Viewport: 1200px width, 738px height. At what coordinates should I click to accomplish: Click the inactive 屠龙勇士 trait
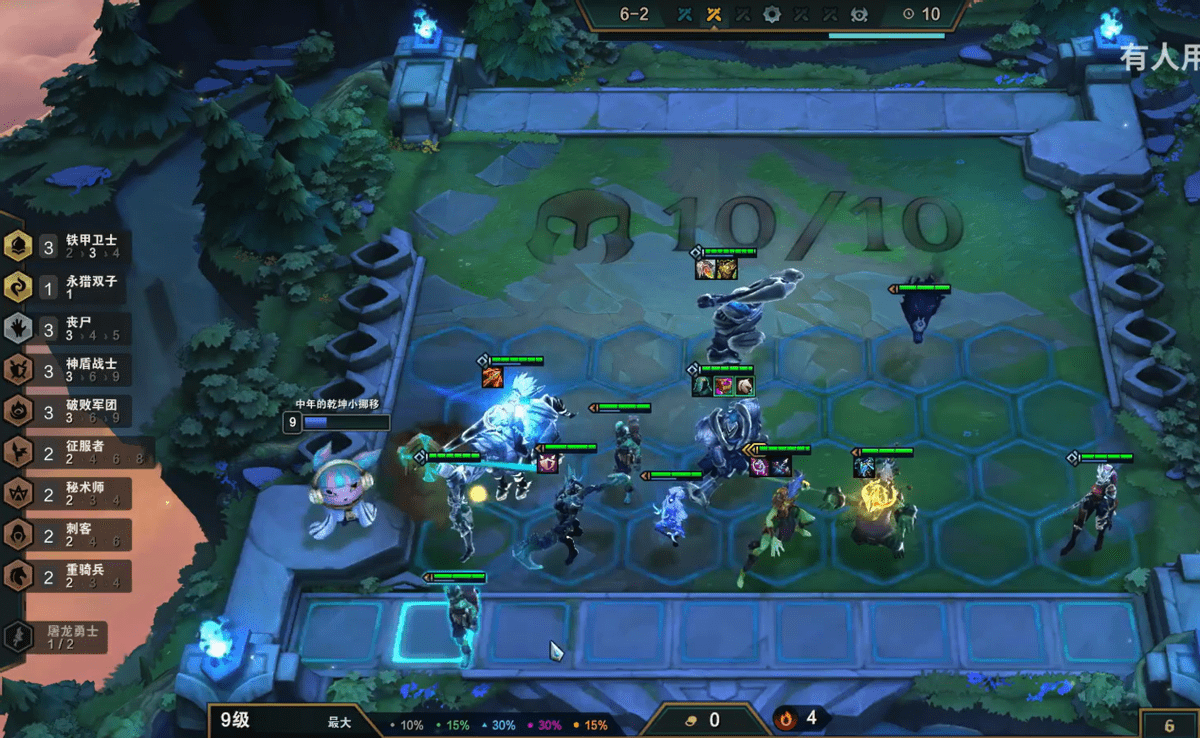(60, 637)
